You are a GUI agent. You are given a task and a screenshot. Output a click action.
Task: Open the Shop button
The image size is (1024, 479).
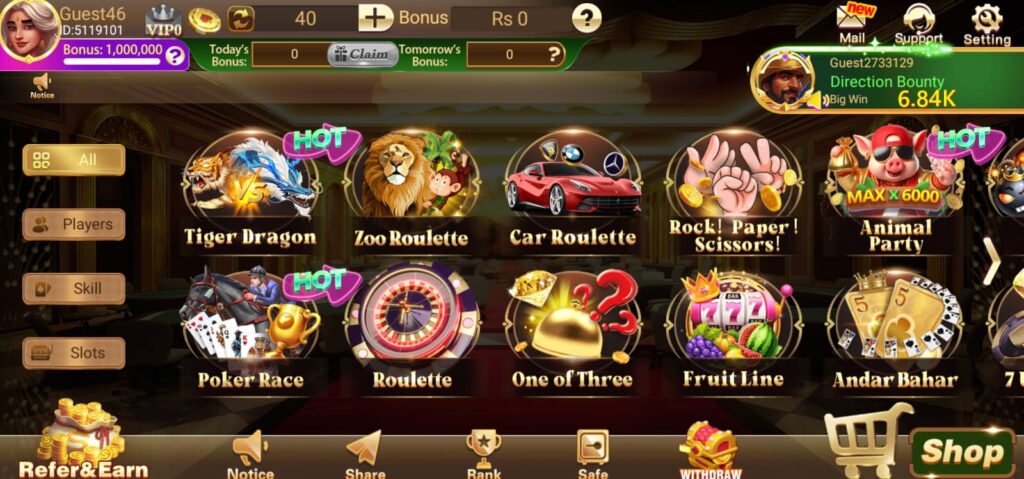click(x=961, y=452)
